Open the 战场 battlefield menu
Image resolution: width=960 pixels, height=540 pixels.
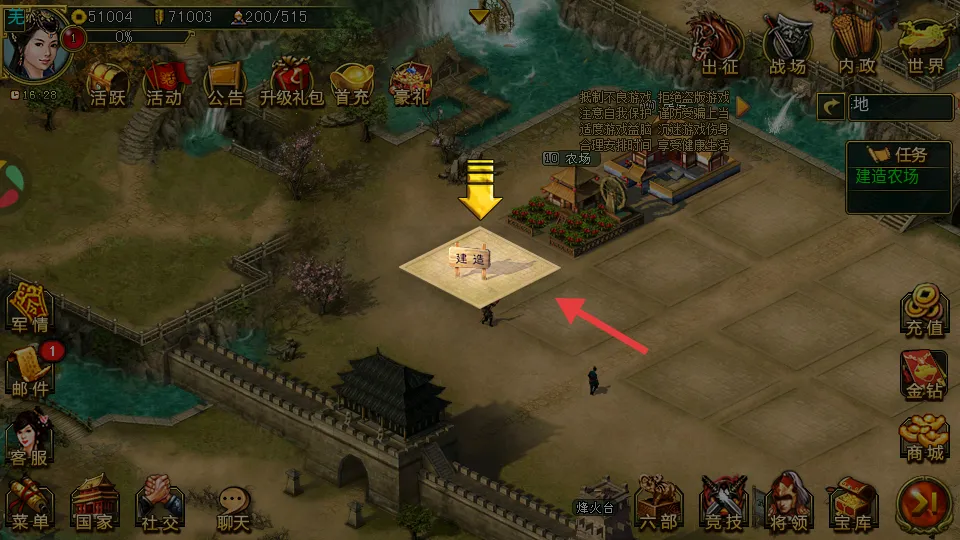click(x=786, y=48)
